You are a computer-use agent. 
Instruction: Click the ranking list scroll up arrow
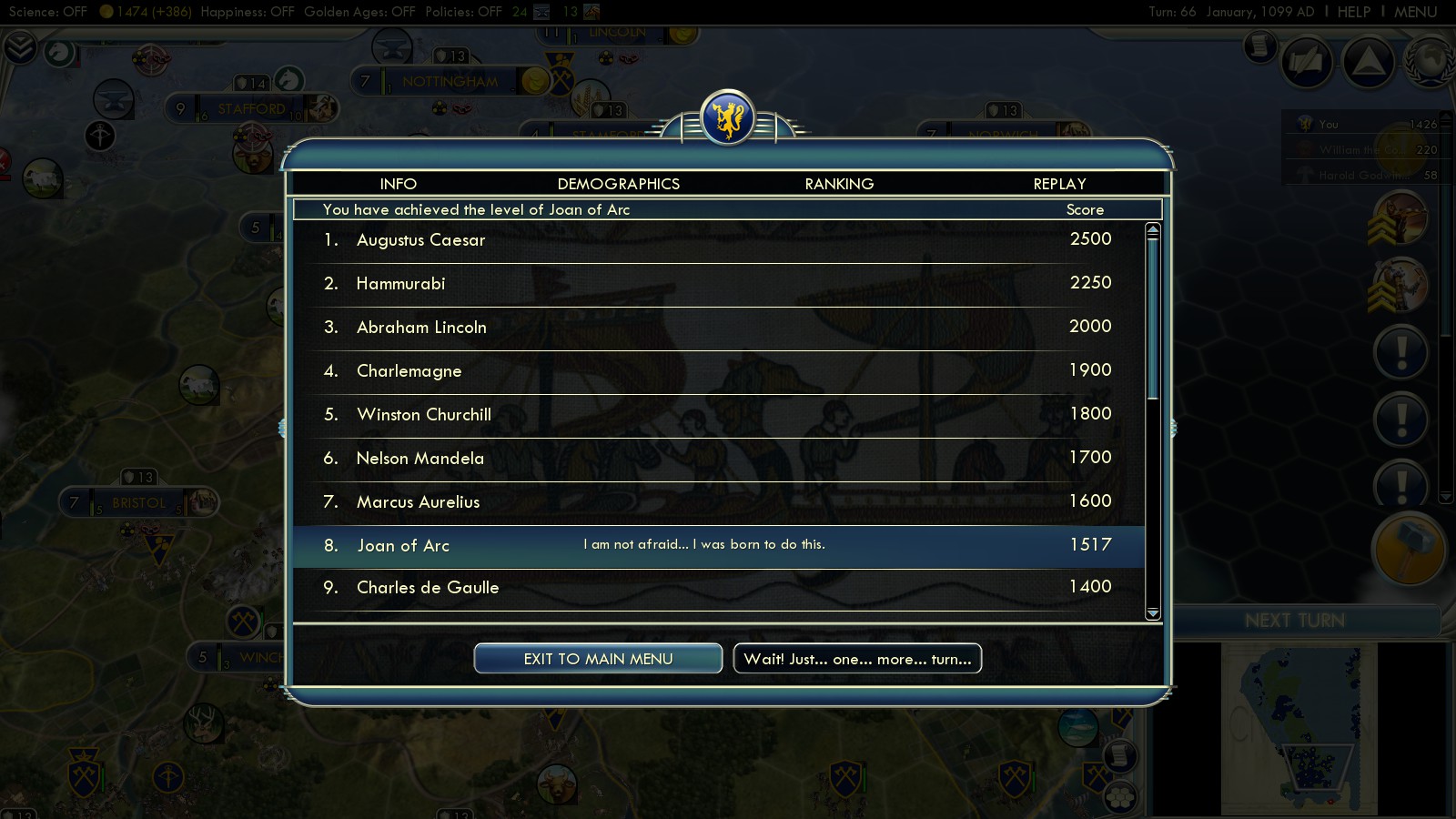(x=1153, y=230)
